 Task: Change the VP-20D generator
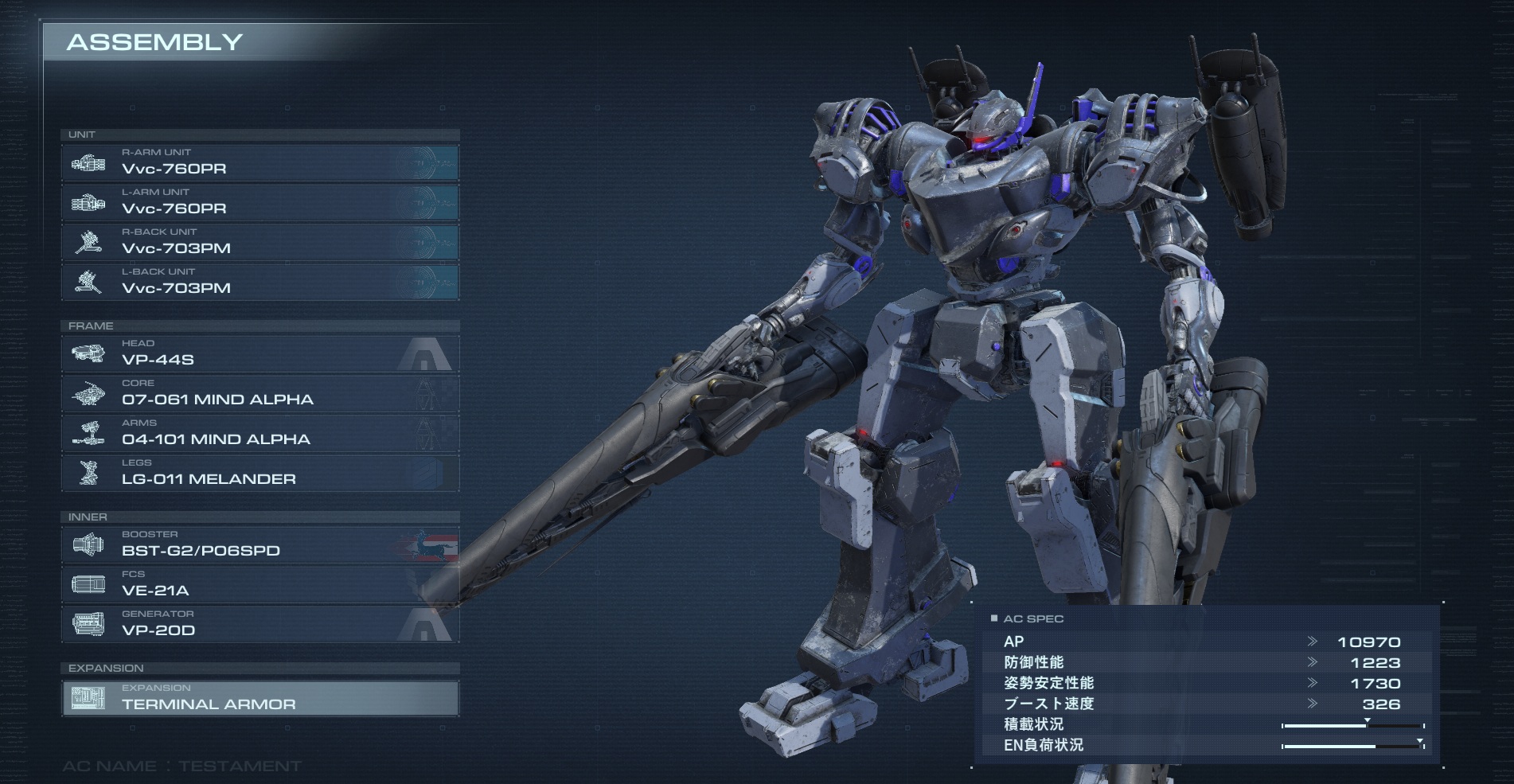click(260, 625)
